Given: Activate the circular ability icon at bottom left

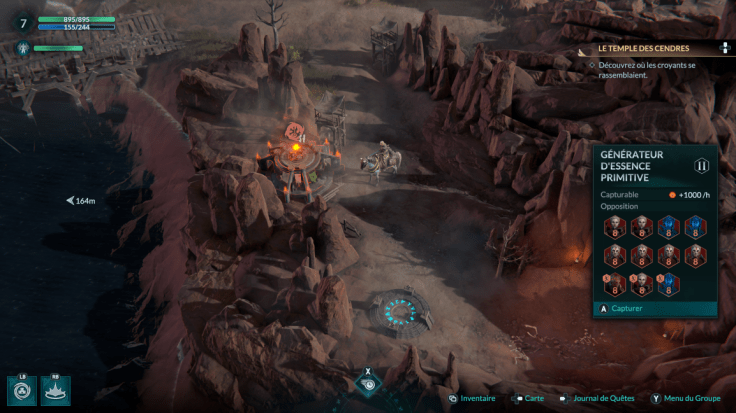Looking at the screenshot, I should pos(21,390).
